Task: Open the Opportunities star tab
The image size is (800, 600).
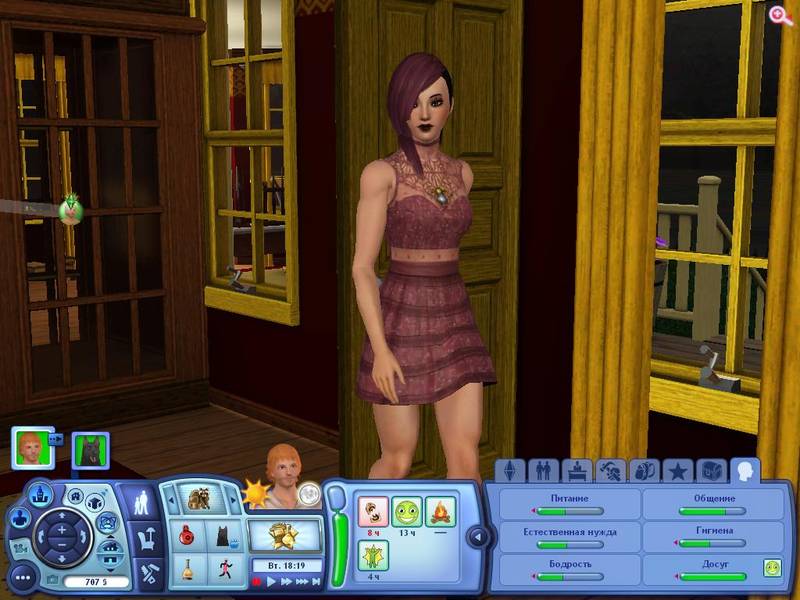Action: pos(677,470)
